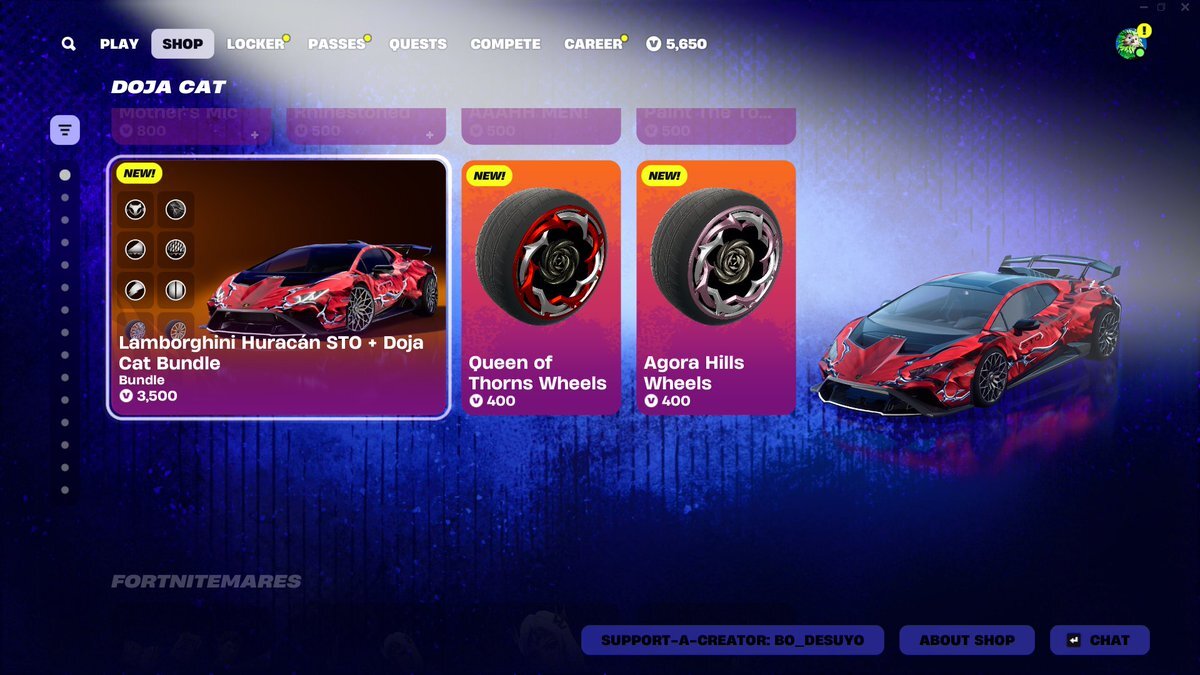Viewport: 1200px width, 675px height.
Task: Select the Lamborghini Huracán STO + Doja Cat Bundle
Action: [x=278, y=288]
